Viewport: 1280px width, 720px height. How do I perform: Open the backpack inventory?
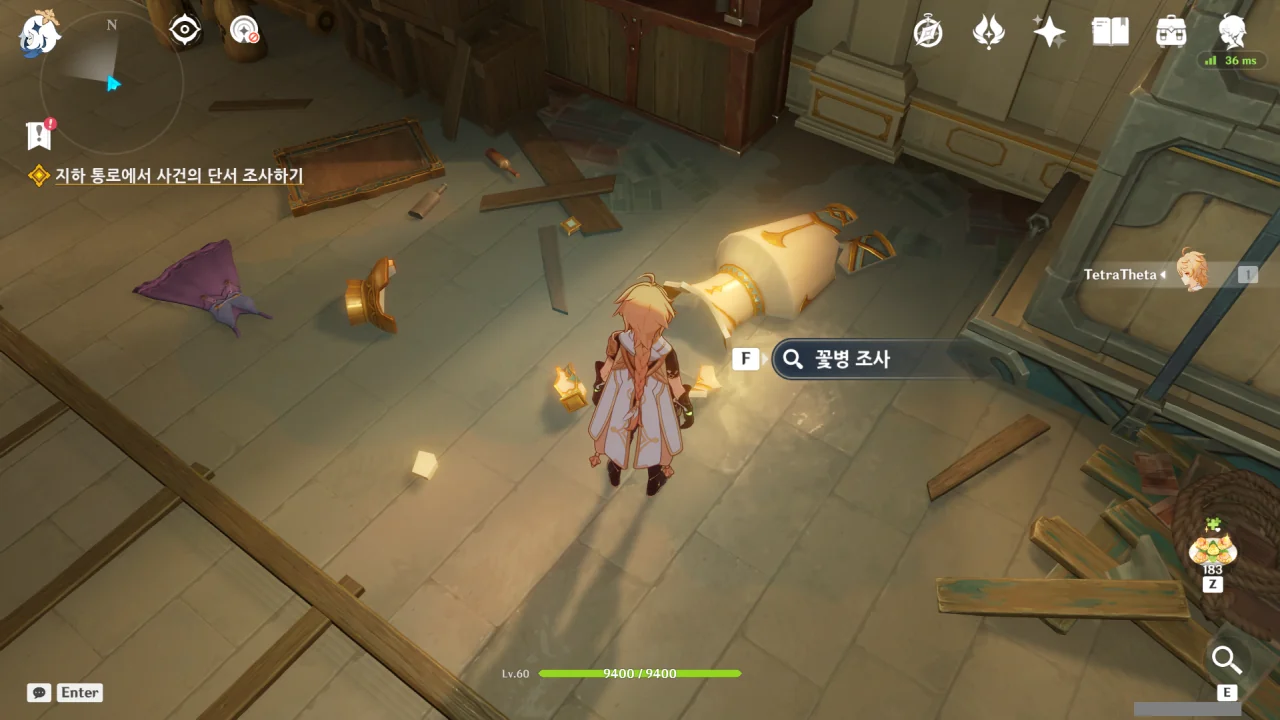point(1171,32)
